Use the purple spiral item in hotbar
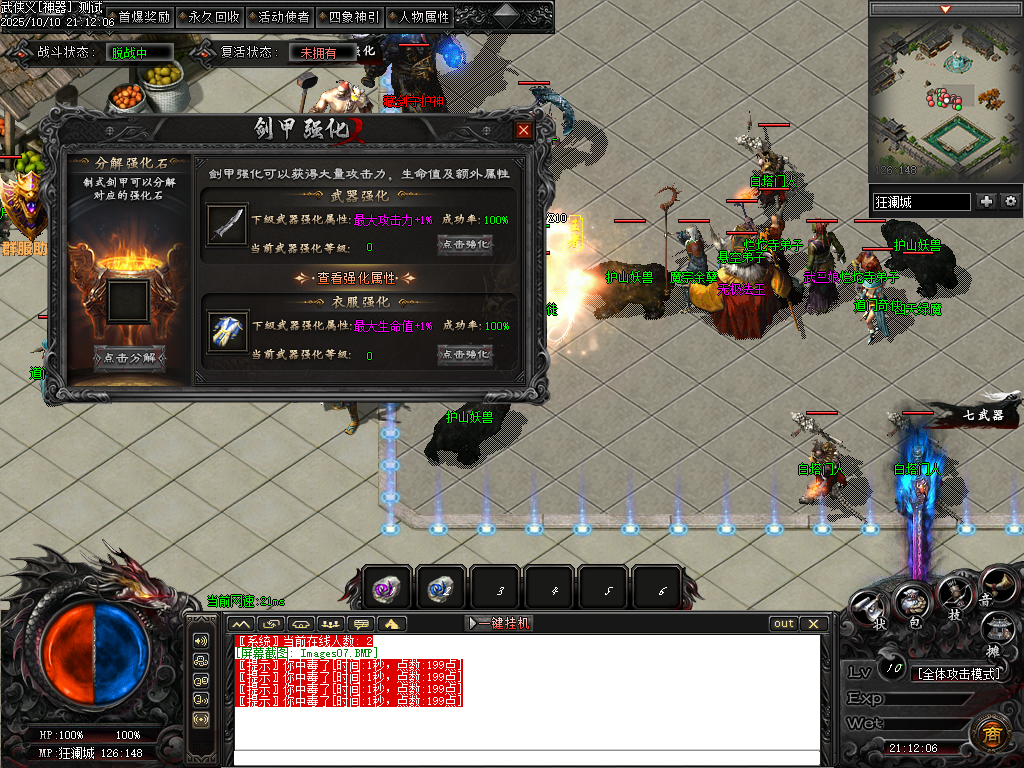This screenshot has height=768, width=1024. click(x=386, y=589)
